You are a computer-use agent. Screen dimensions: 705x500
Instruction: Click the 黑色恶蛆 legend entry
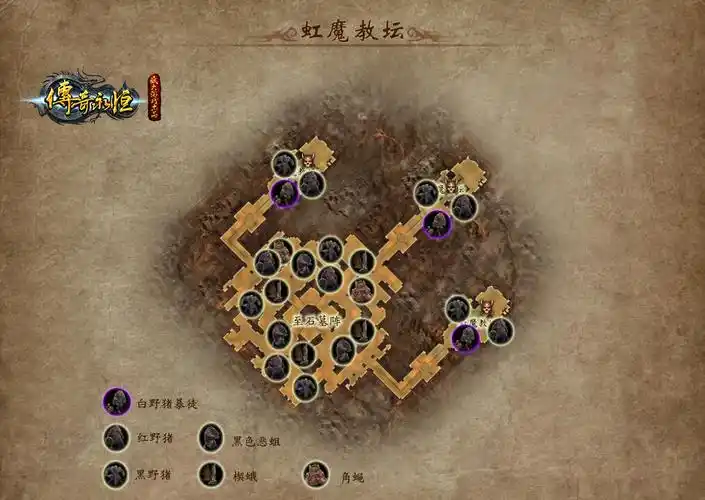tap(211, 438)
